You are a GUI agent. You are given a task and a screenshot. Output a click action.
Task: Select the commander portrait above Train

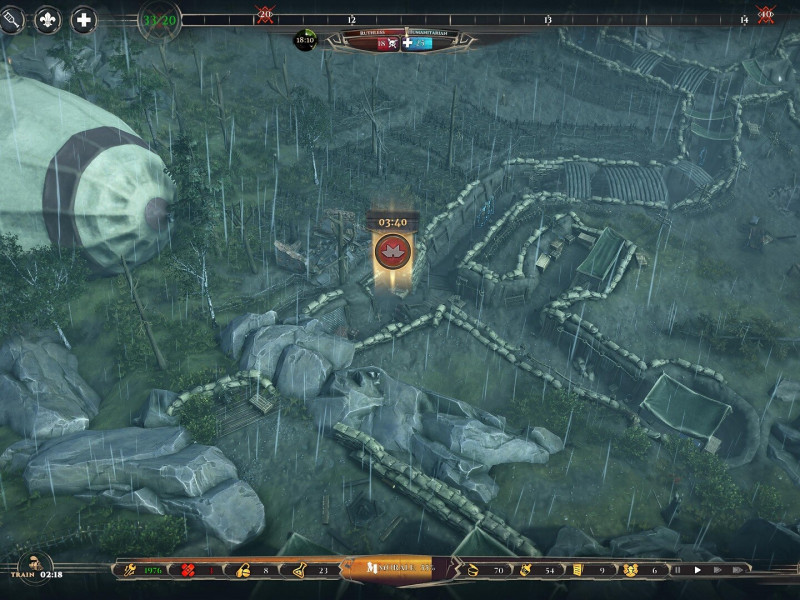point(35,561)
